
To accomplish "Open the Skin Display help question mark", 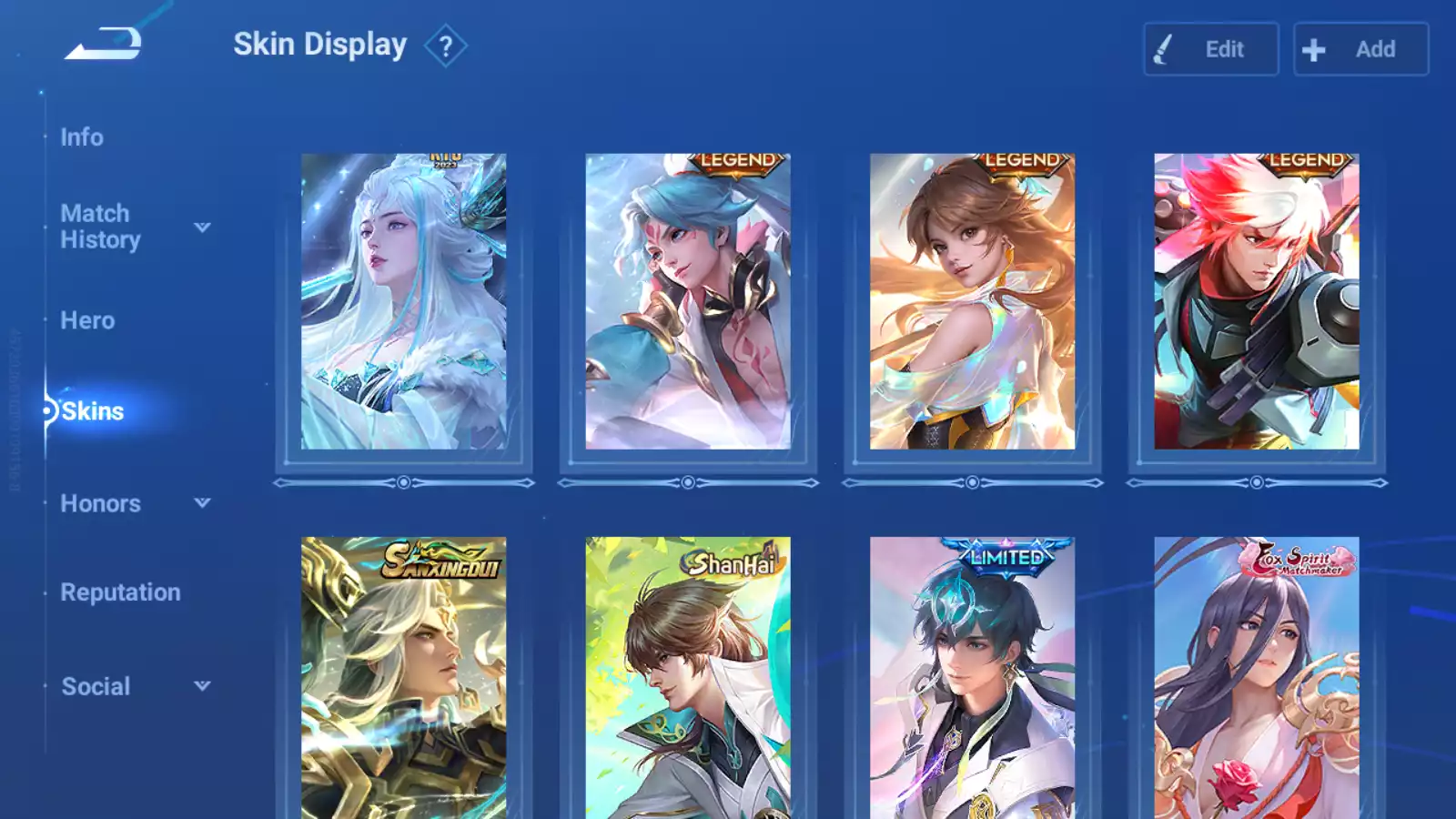I will point(445,46).
